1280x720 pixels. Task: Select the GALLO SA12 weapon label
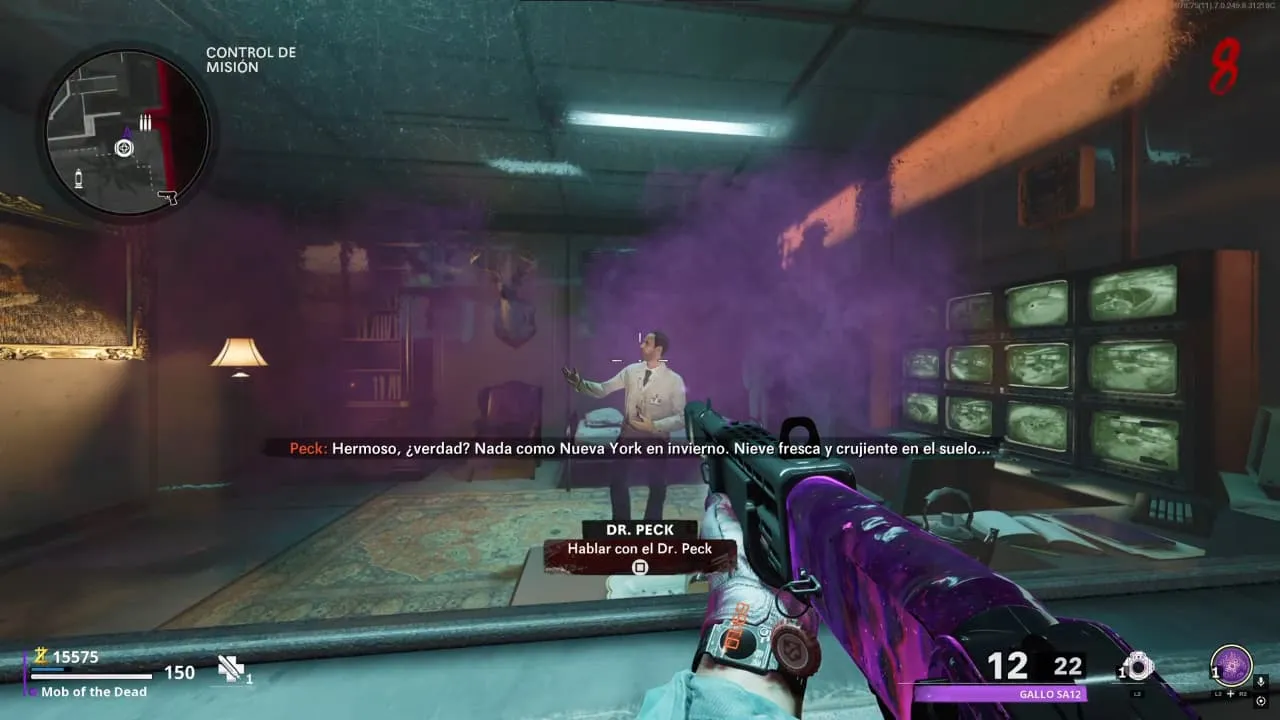coord(1051,694)
